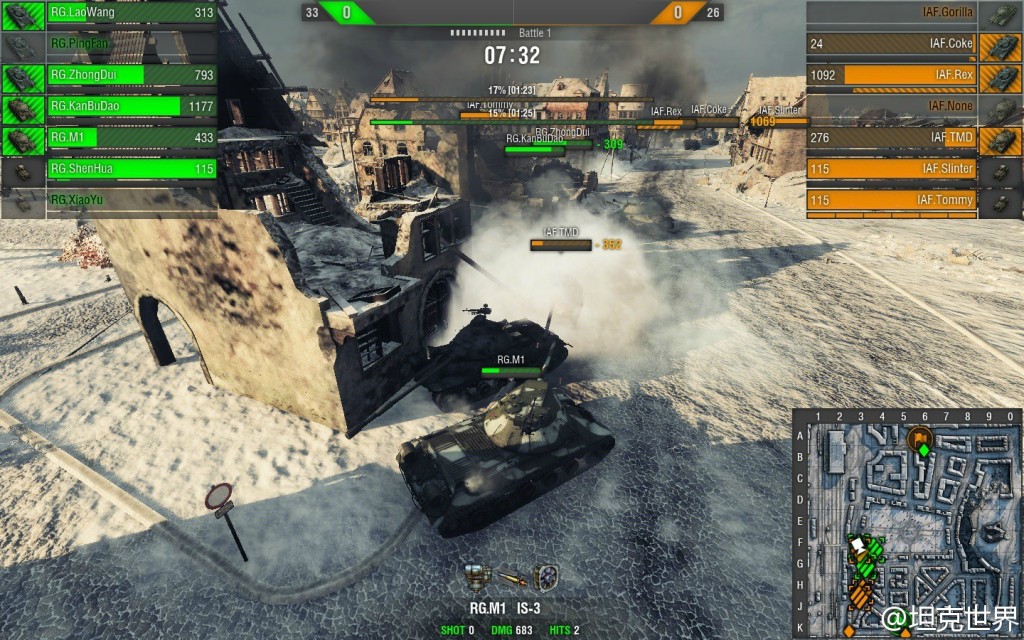This screenshot has height=640, width=1024.
Task: Select the RG.M1 player row
Action: pyautogui.click(x=110, y=138)
